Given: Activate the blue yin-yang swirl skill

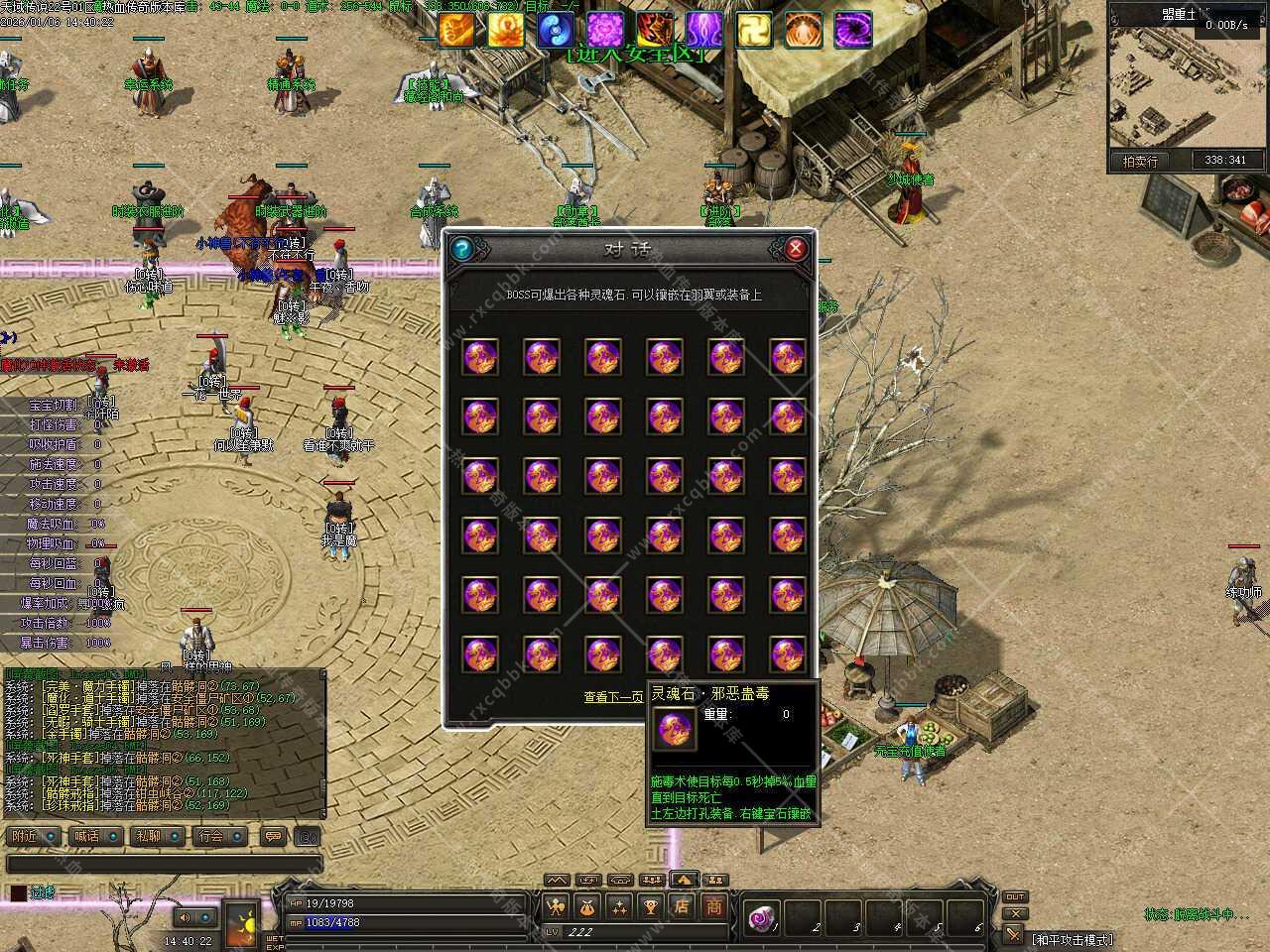Looking at the screenshot, I should pos(555,31).
